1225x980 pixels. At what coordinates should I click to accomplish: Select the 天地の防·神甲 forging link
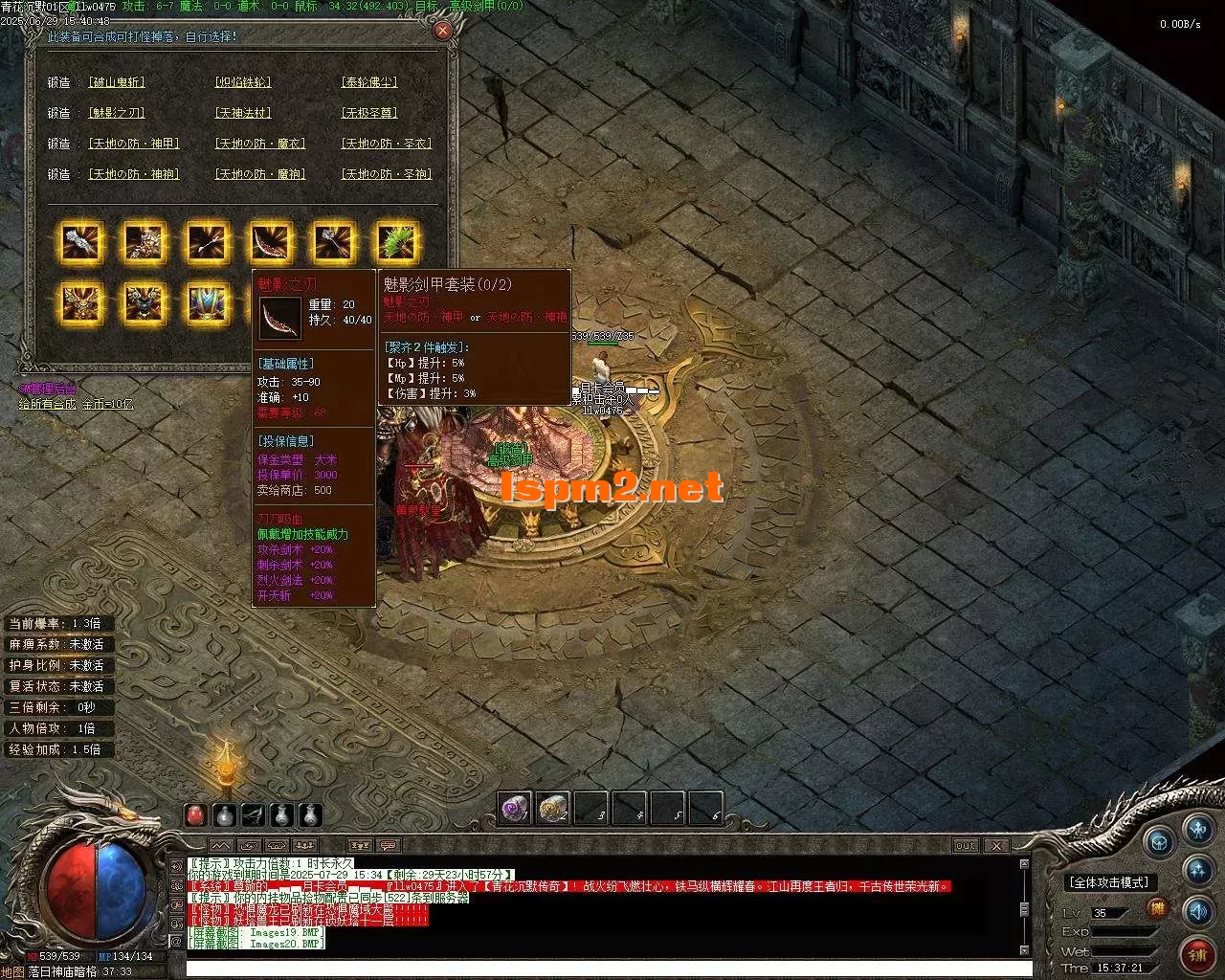tap(134, 145)
